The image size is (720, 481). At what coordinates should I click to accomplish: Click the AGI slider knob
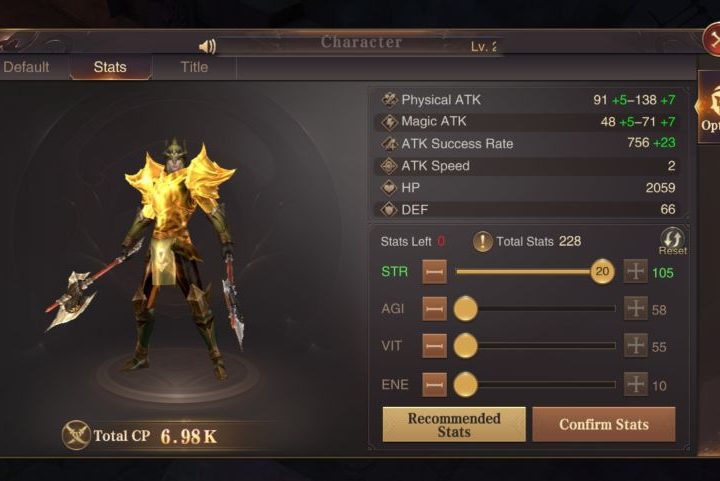pyautogui.click(x=465, y=309)
